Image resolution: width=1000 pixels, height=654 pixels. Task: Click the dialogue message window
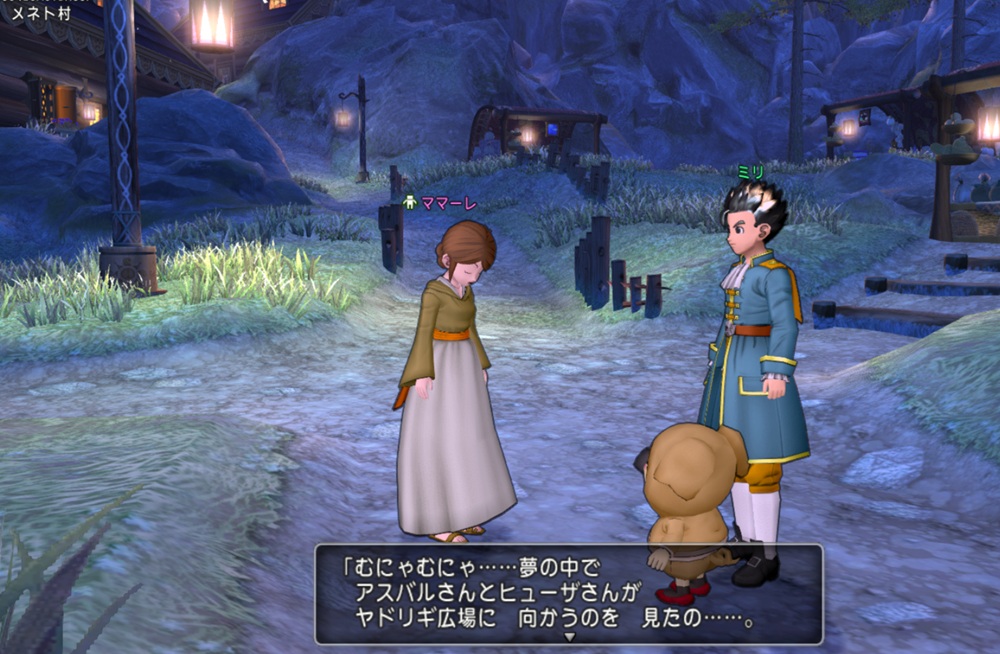(568, 593)
